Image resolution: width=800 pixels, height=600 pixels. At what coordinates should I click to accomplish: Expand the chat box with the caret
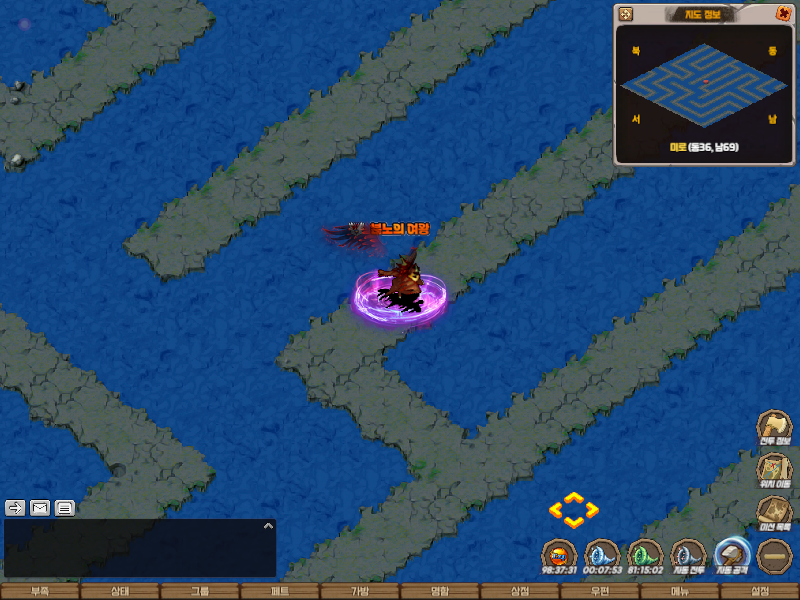(x=267, y=526)
